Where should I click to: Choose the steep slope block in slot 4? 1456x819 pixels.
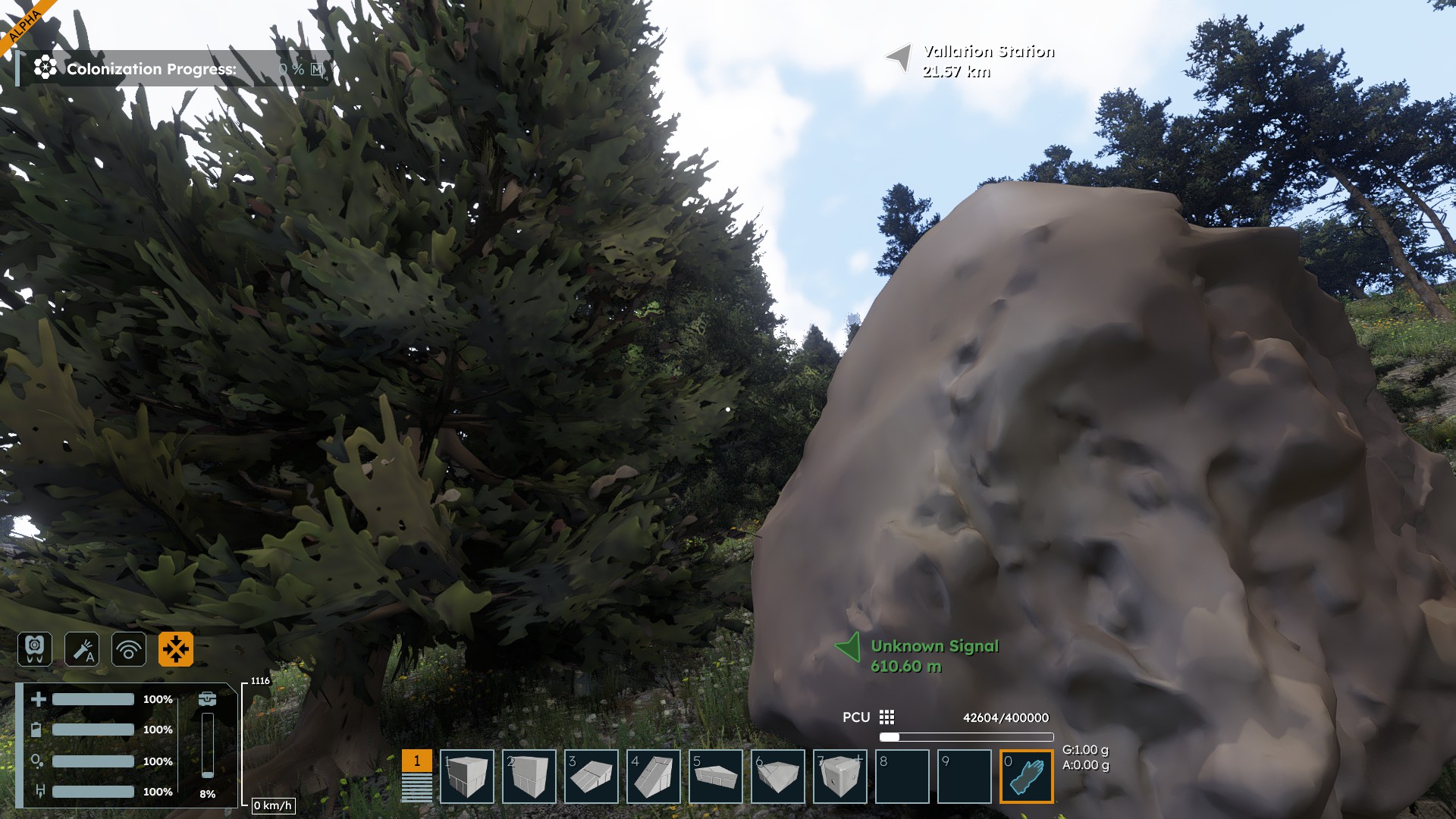pyautogui.click(x=653, y=777)
